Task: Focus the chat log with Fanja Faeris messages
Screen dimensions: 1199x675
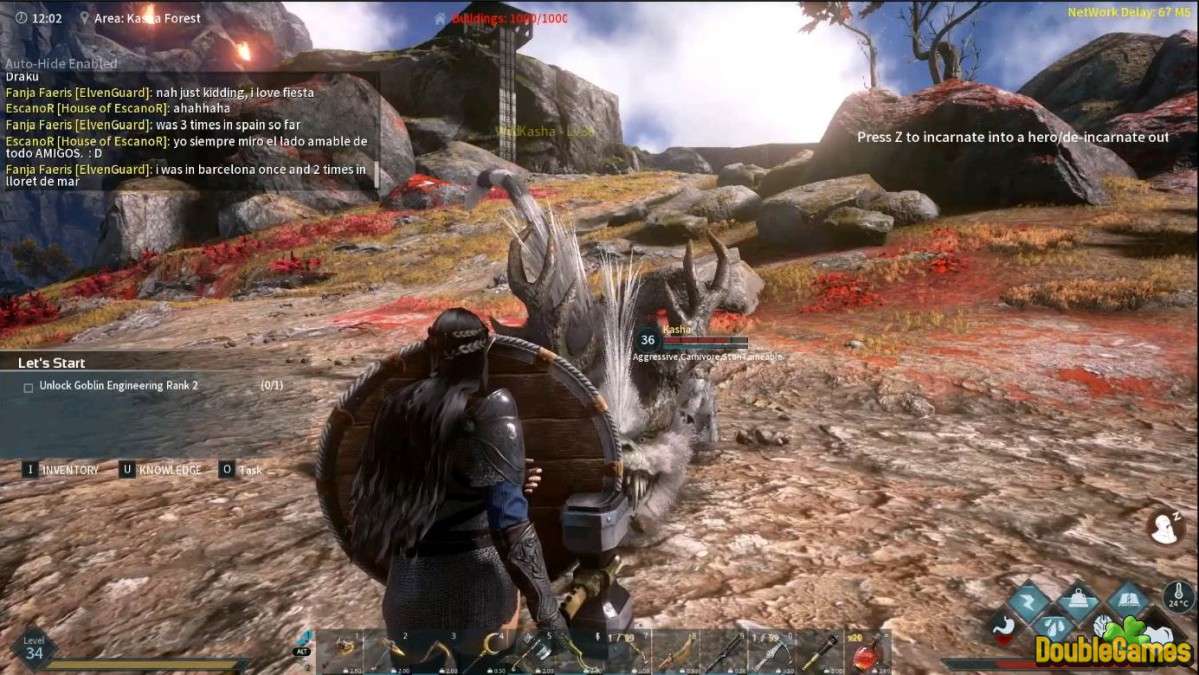Action: (188, 125)
